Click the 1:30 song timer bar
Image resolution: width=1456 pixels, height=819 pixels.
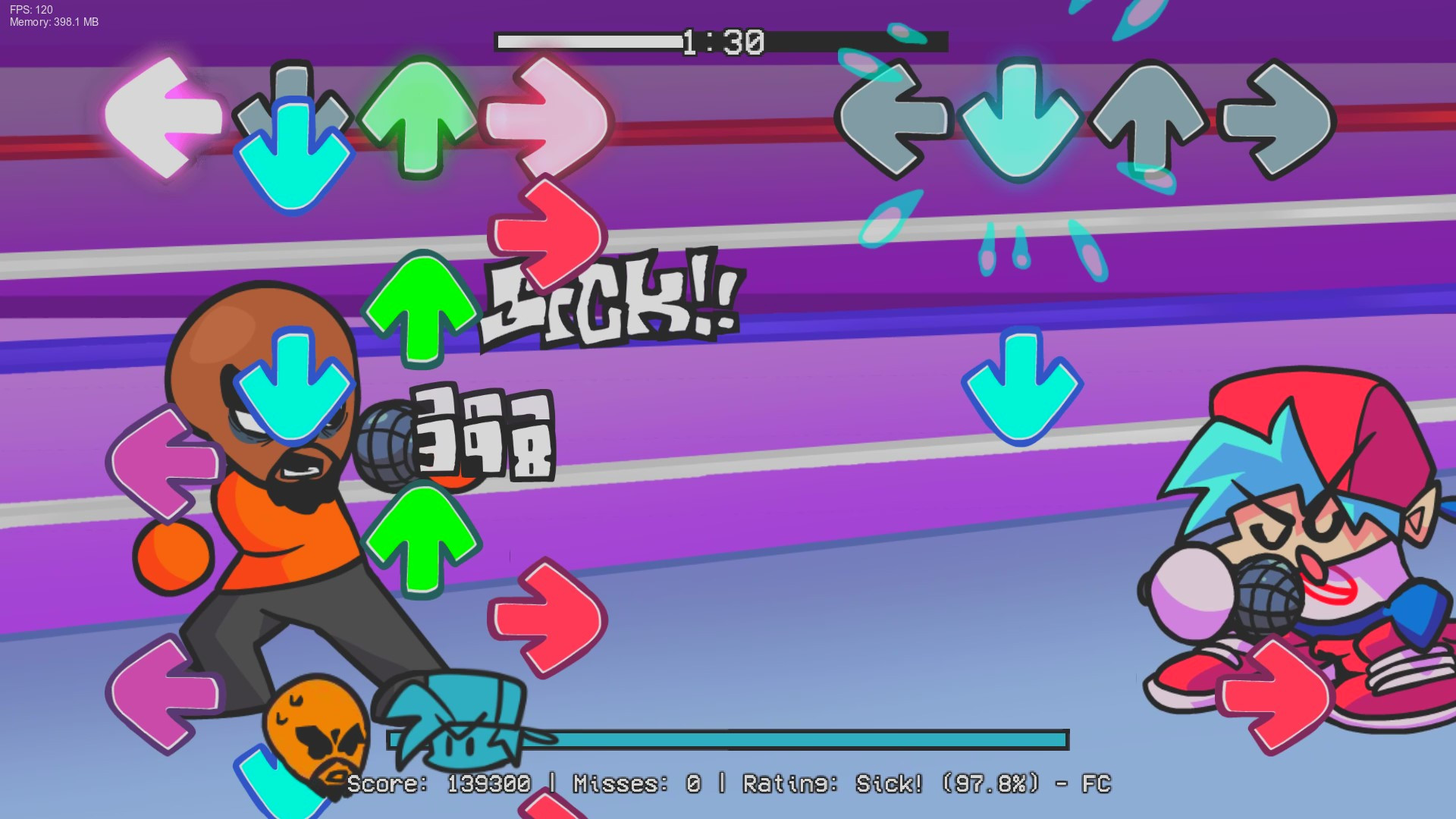(x=720, y=42)
